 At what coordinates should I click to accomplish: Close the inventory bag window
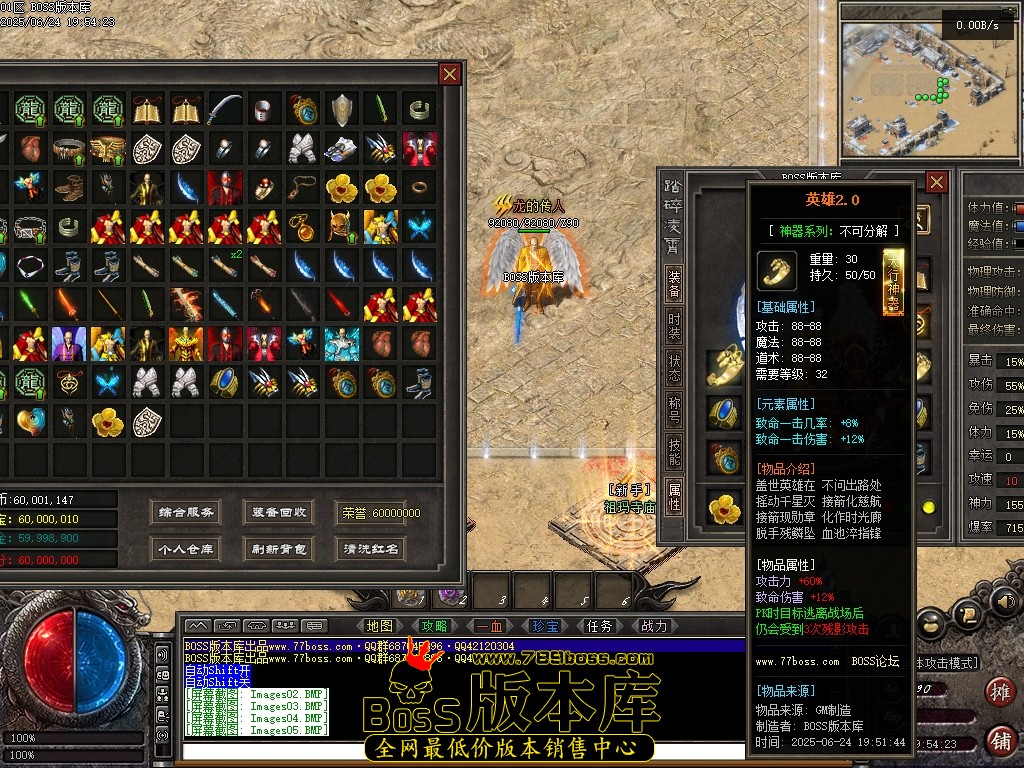450,74
